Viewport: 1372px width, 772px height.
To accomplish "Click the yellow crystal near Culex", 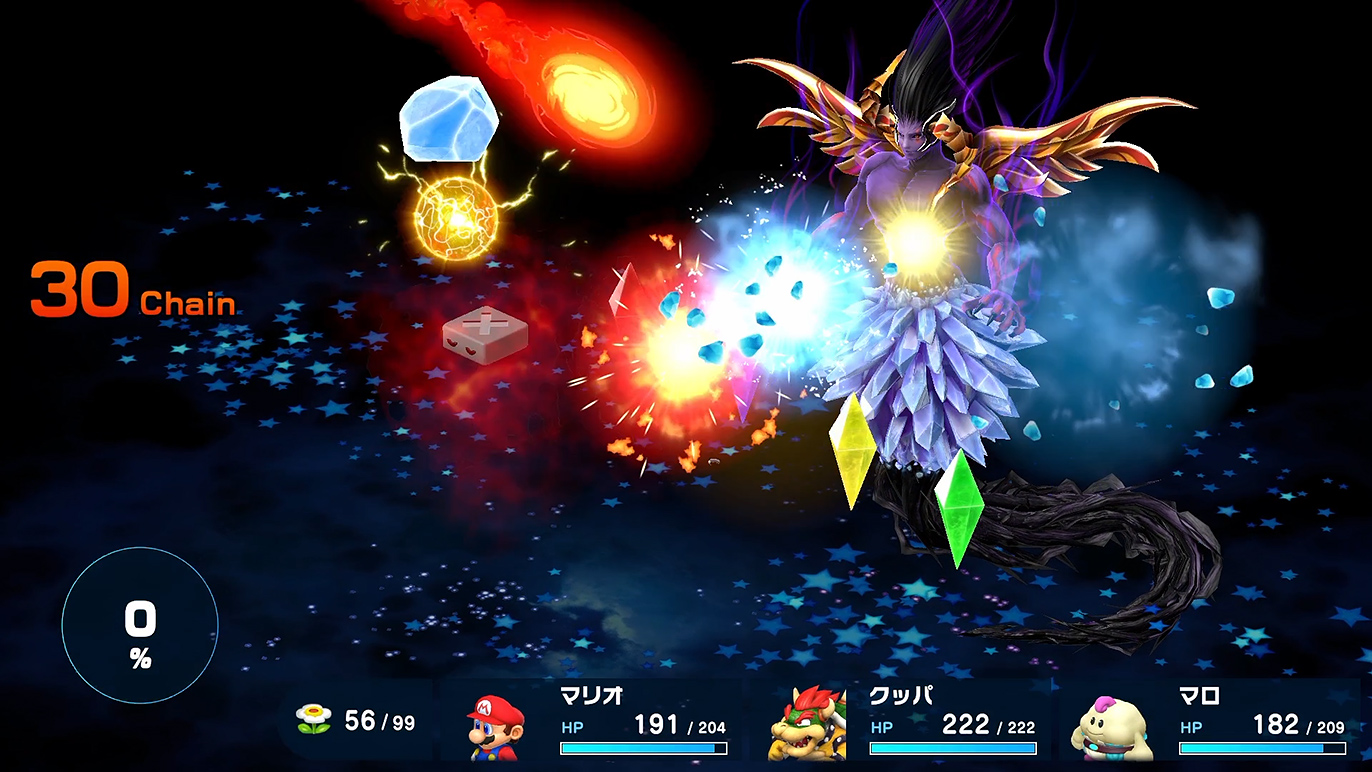I will click(852, 455).
